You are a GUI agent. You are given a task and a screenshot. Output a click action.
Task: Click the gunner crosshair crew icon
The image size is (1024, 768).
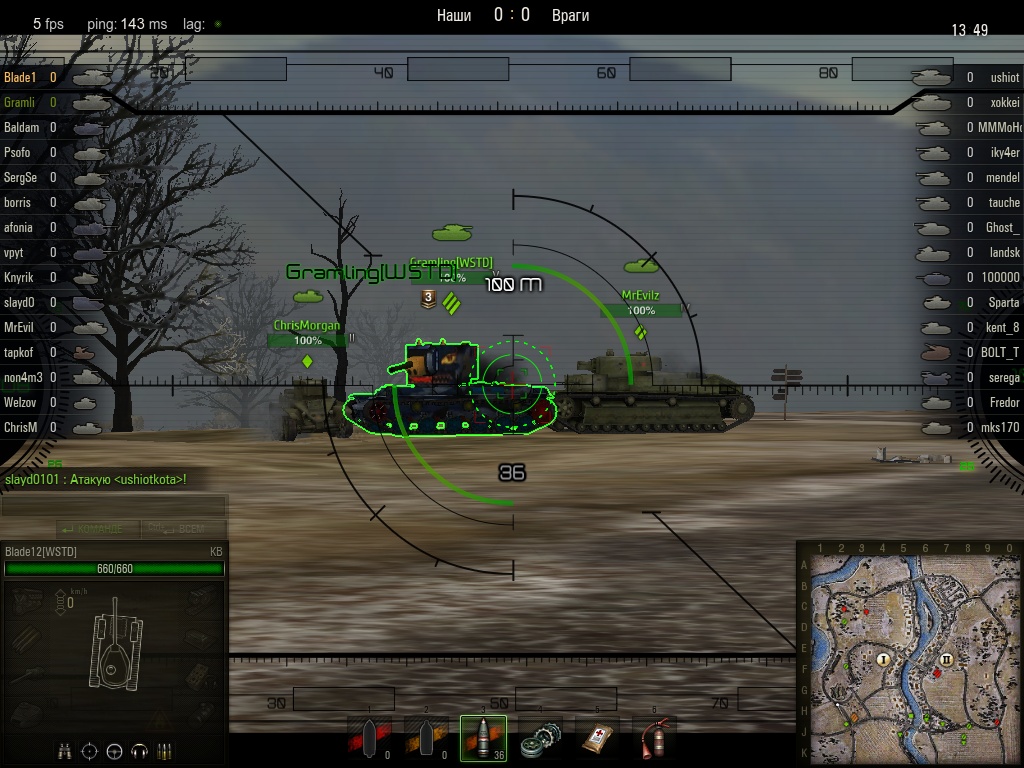(90, 750)
